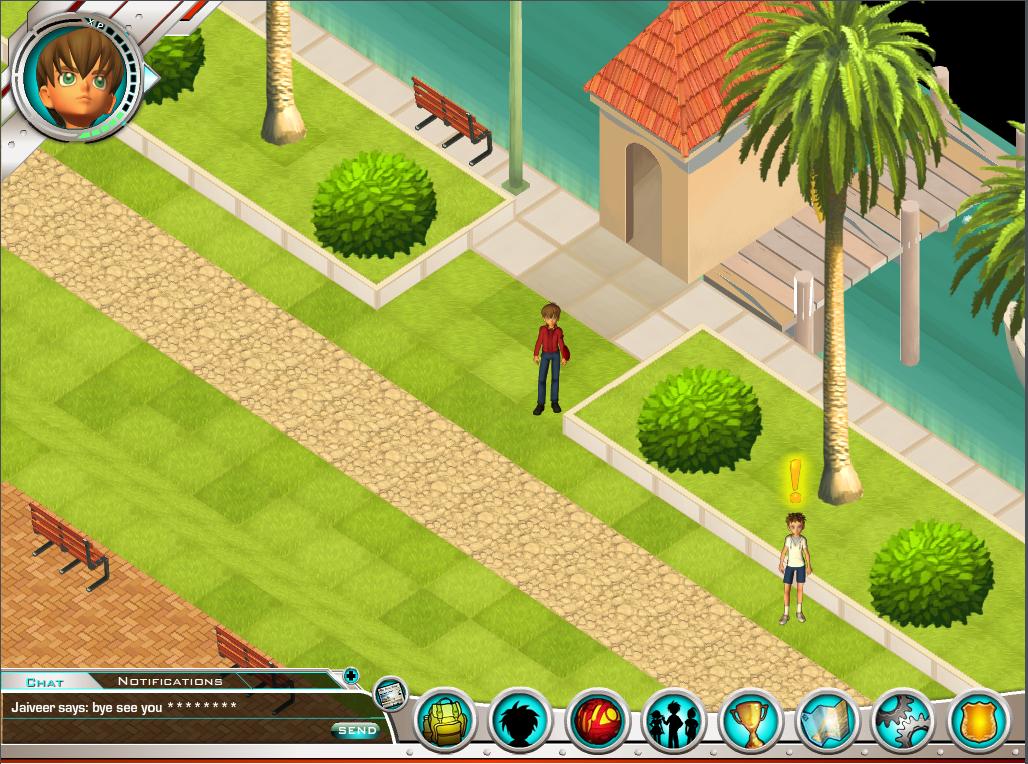Open the friends group silhouette icon
The image size is (1028, 764).
coord(673,719)
